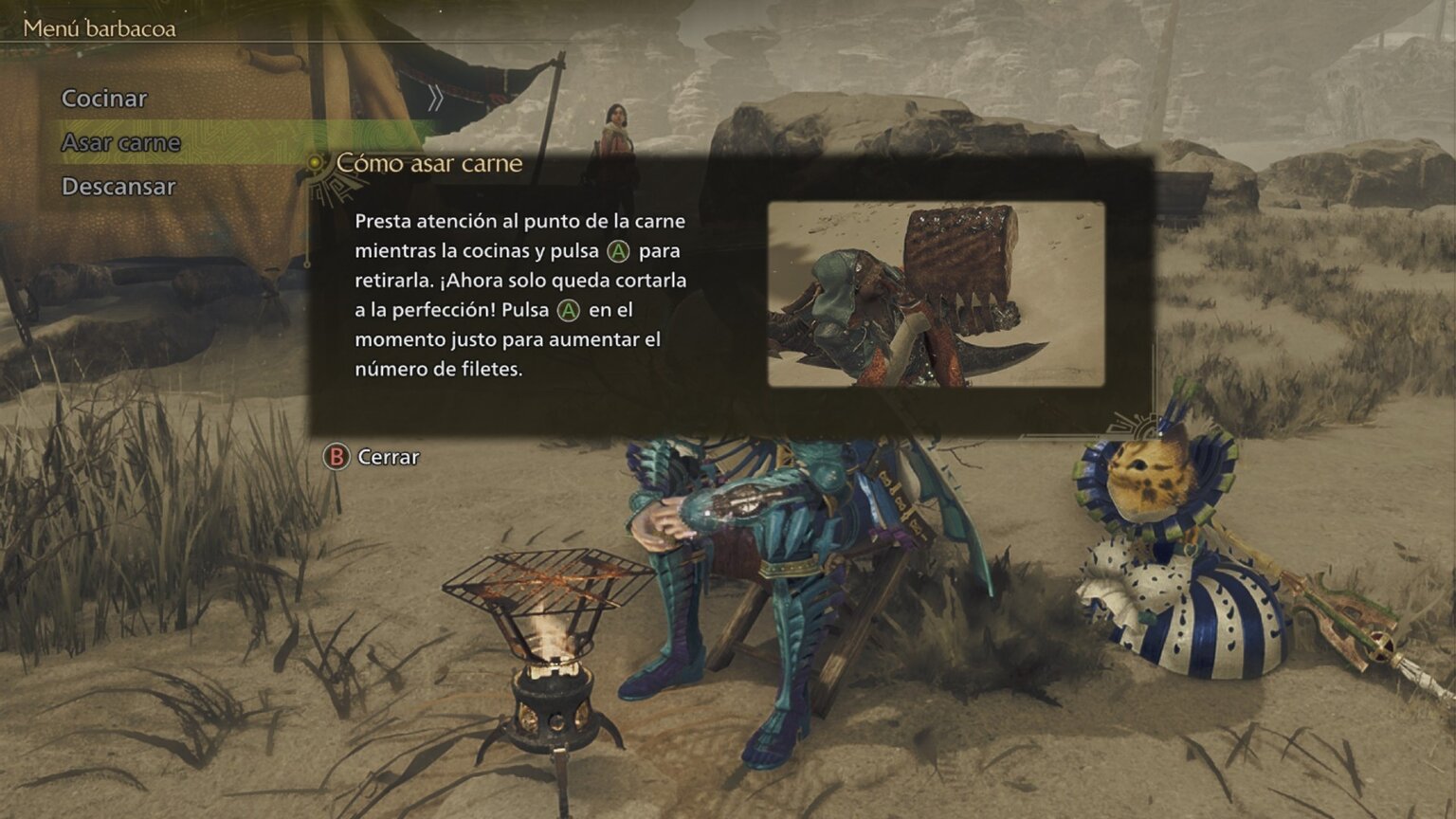Select the 'Asar carne' highlighted option
Viewport: 1456px width, 819px height.
tap(120, 144)
